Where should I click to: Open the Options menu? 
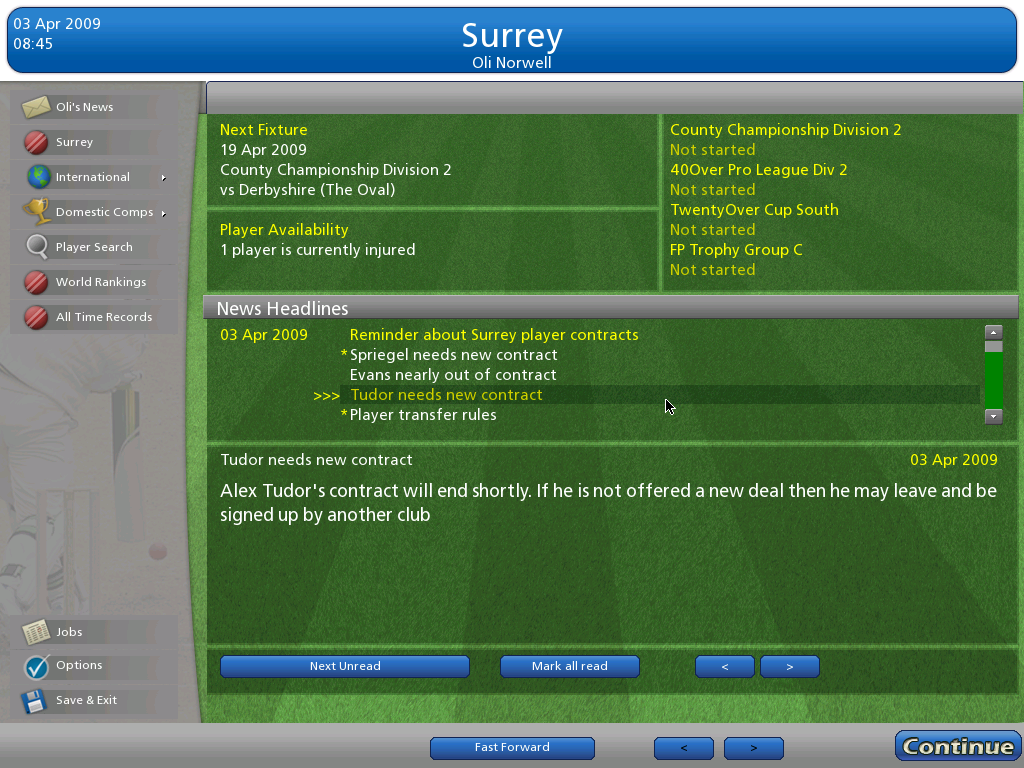79,665
